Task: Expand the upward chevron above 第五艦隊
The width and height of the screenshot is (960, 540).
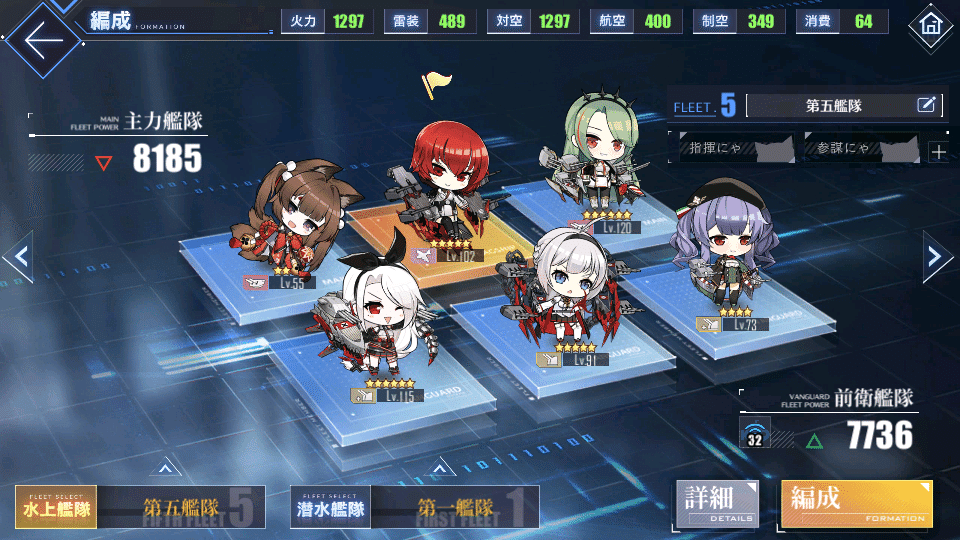Action: (x=166, y=466)
